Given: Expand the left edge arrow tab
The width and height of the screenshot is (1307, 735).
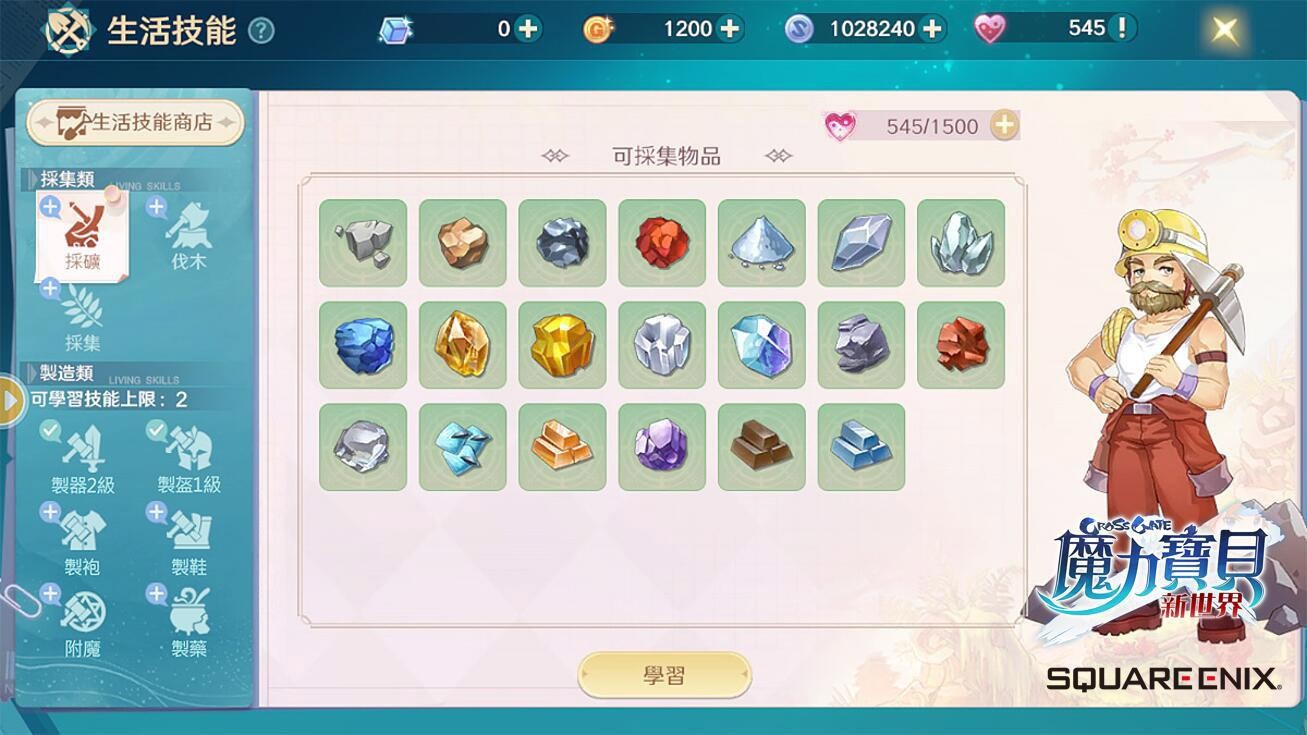Looking at the screenshot, I should point(10,400).
